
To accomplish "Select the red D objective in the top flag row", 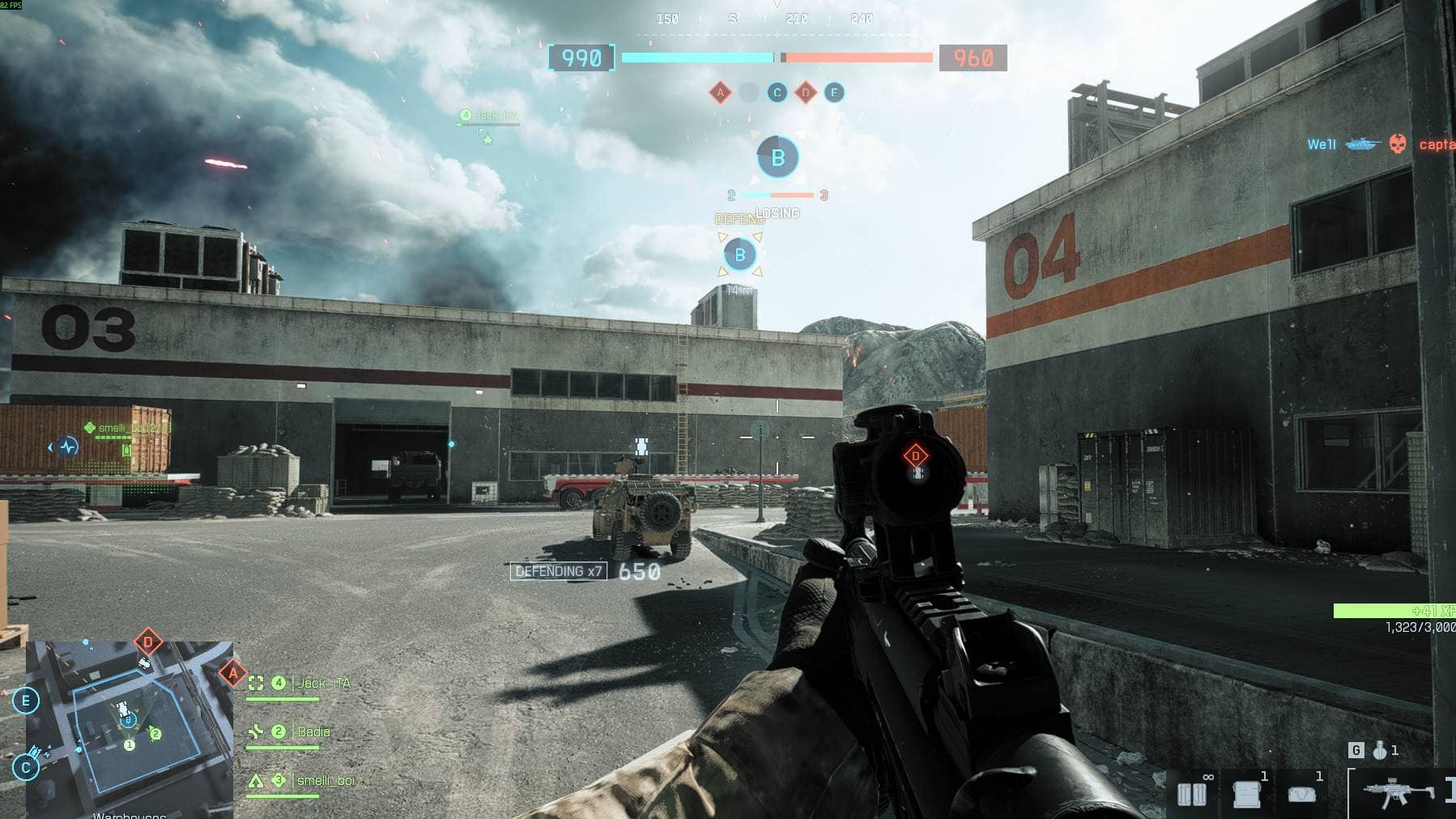I will point(806,92).
